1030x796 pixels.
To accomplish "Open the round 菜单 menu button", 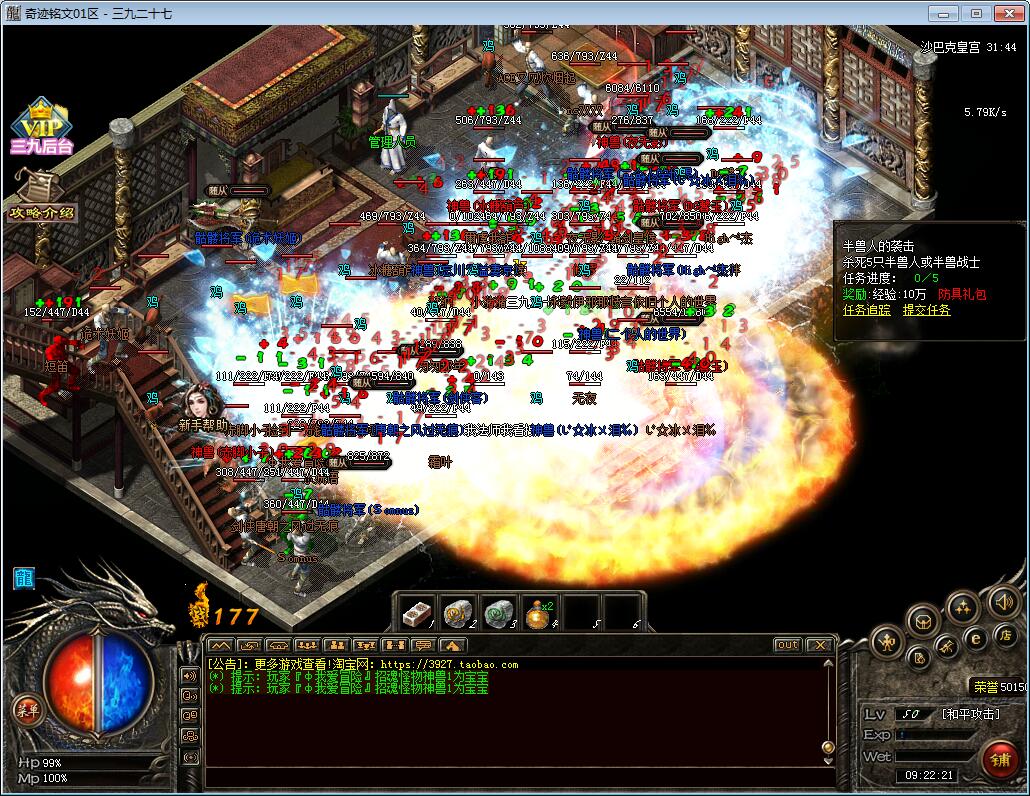I will point(26,710).
